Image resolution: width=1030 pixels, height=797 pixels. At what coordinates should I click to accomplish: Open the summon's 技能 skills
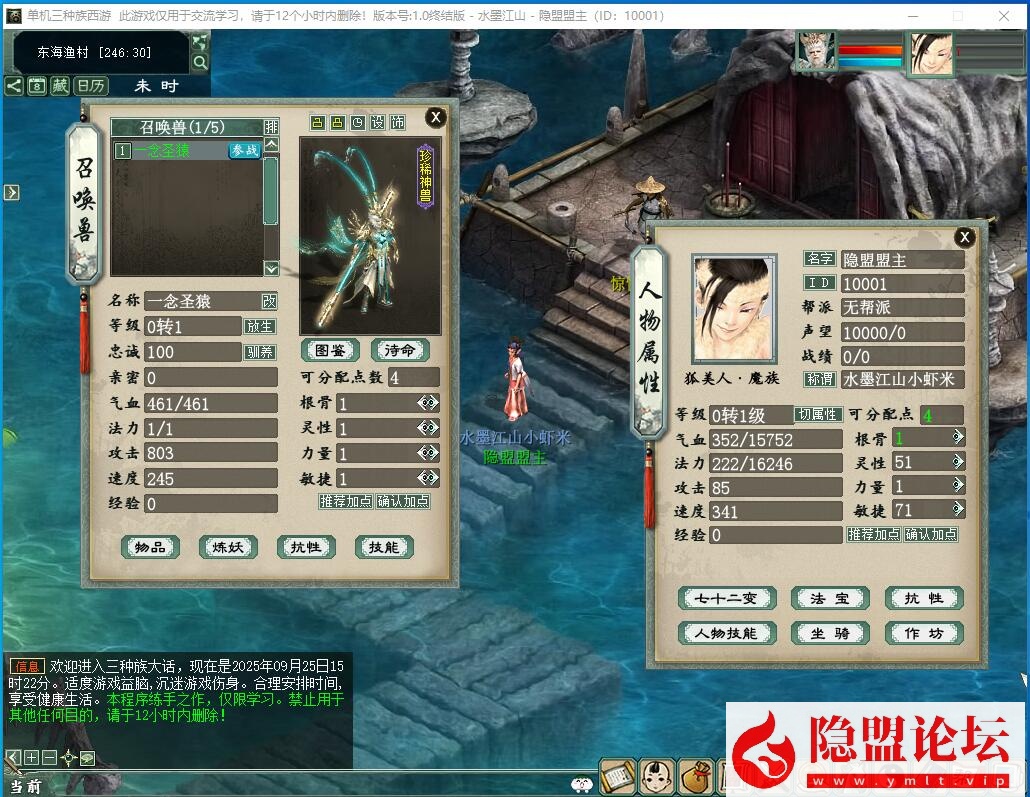point(384,547)
